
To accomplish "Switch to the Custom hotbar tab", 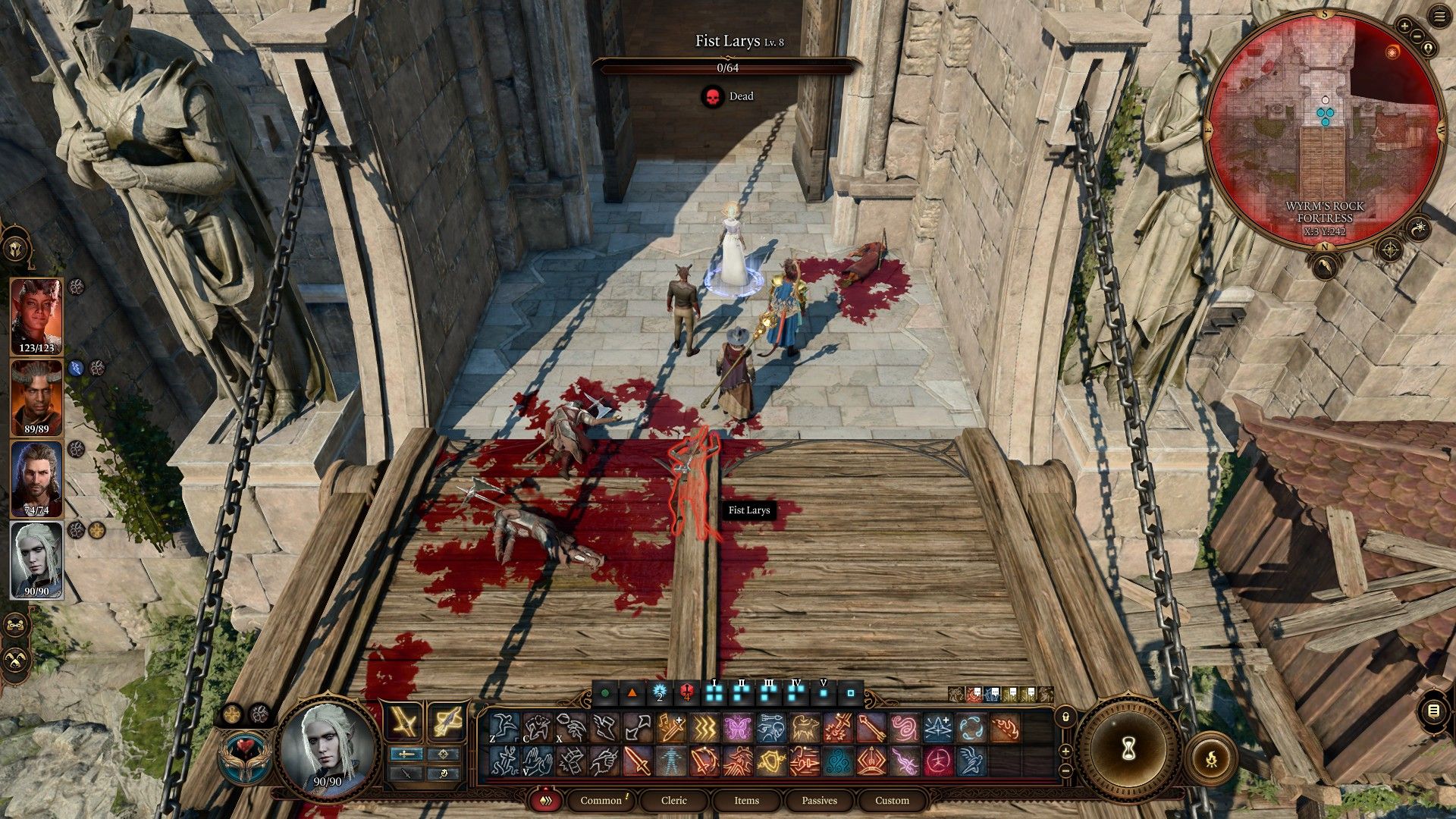I will (892, 800).
